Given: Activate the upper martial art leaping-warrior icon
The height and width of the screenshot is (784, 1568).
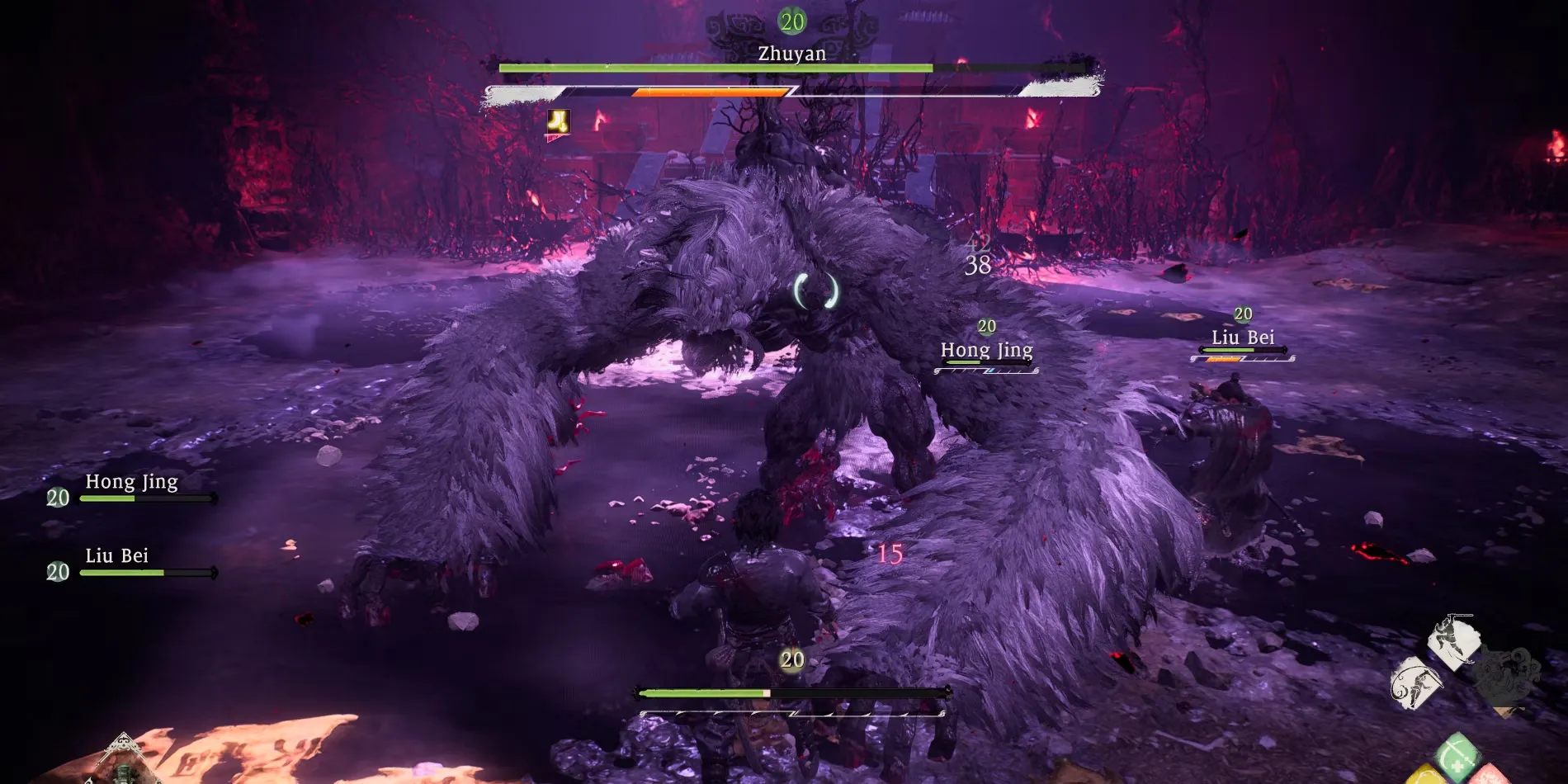Looking at the screenshot, I should 1453,640.
